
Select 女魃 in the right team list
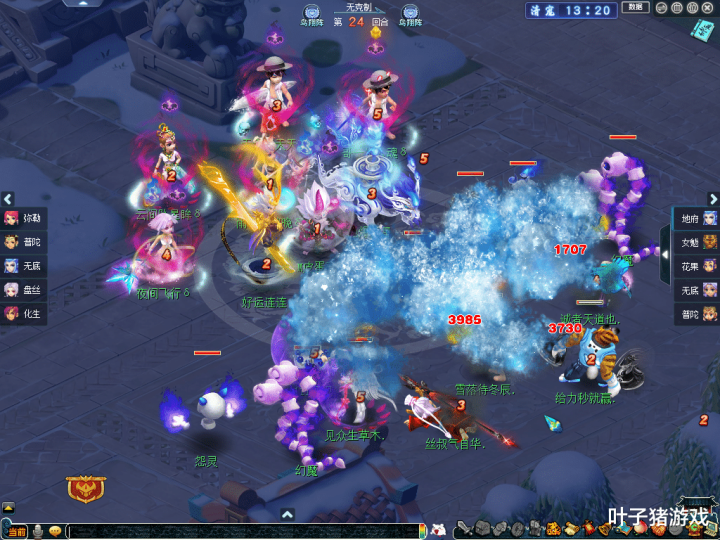[698, 242]
